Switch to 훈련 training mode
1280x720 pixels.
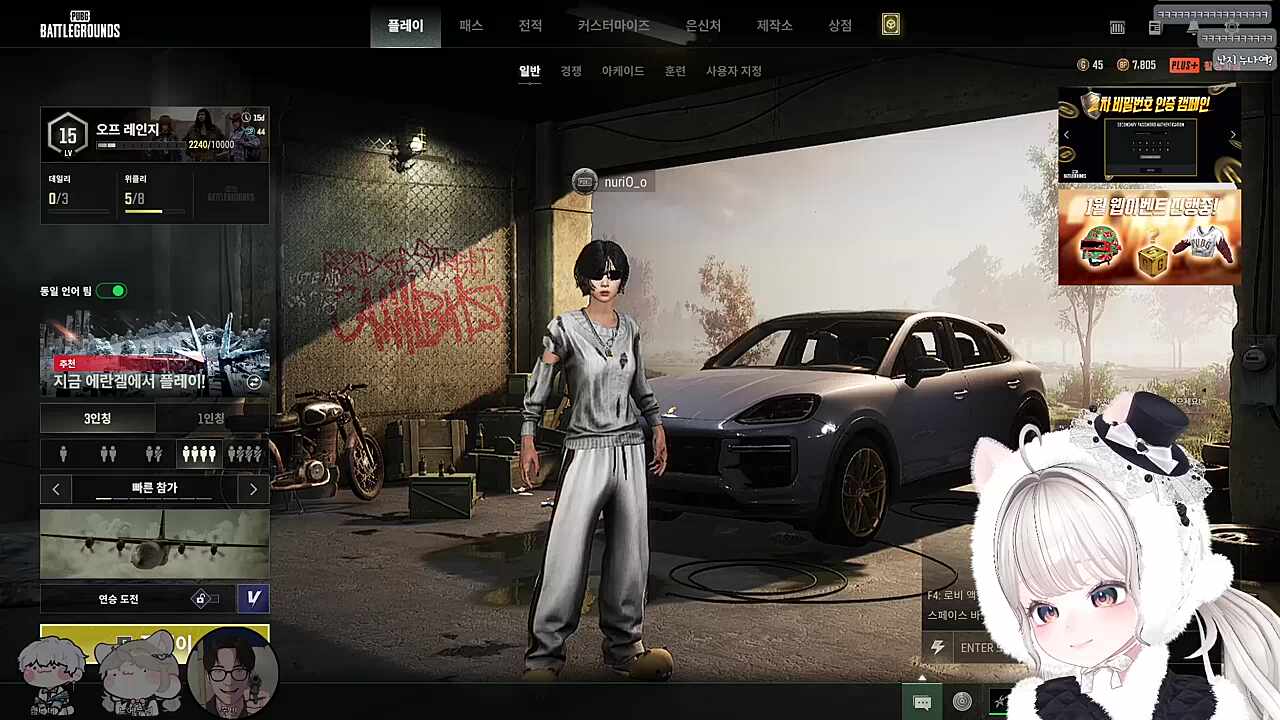click(675, 71)
